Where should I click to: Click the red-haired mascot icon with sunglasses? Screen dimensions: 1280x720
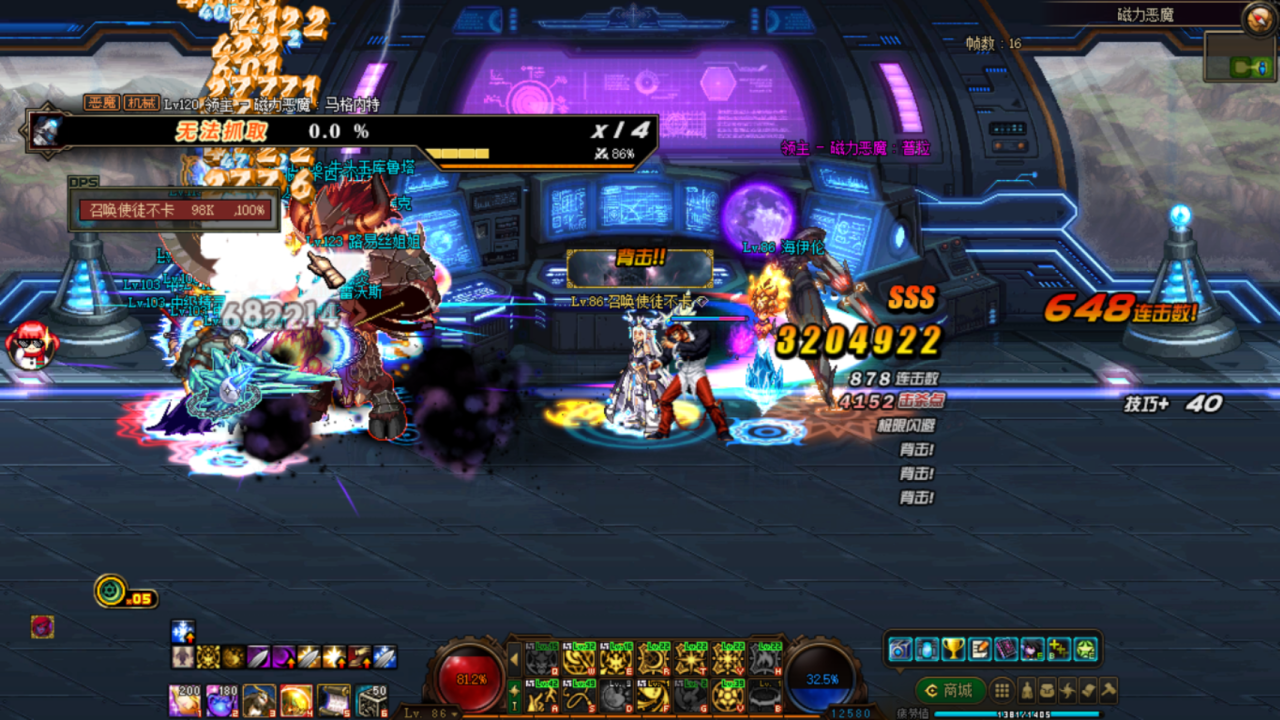point(31,344)
